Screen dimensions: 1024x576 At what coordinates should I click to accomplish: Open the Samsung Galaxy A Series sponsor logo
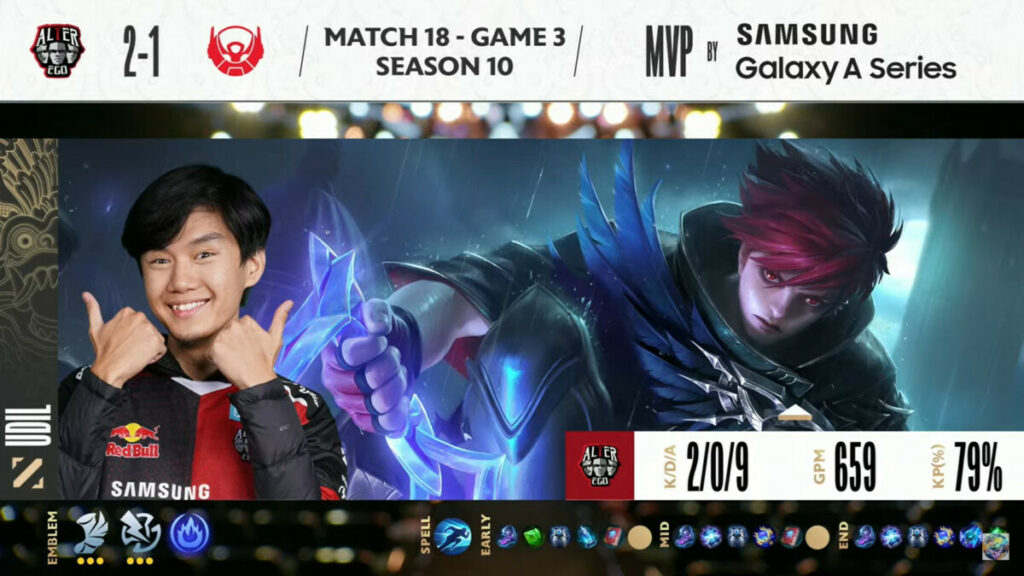846,50
